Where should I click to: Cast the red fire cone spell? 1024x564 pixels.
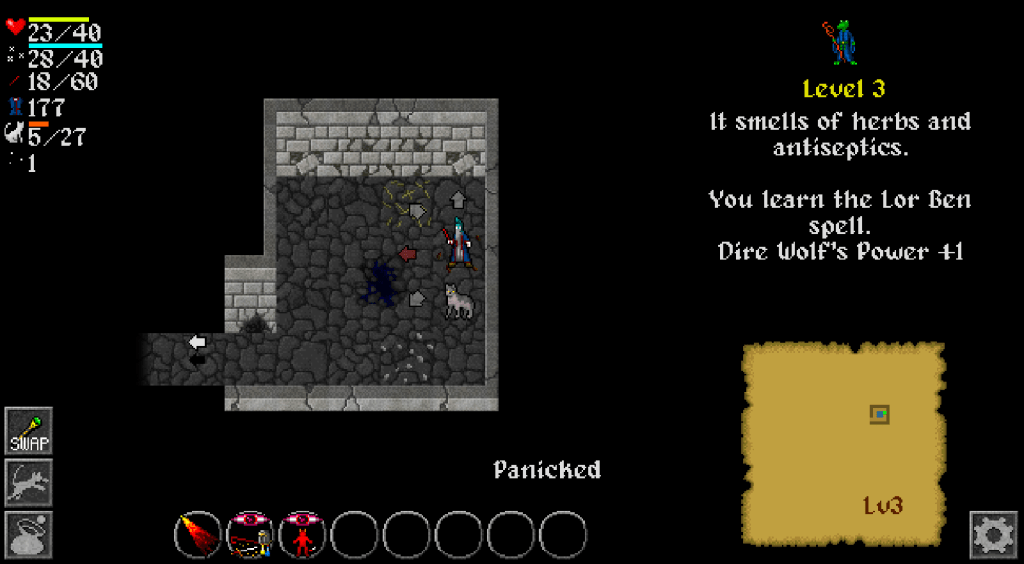click(x=198, y=534)
